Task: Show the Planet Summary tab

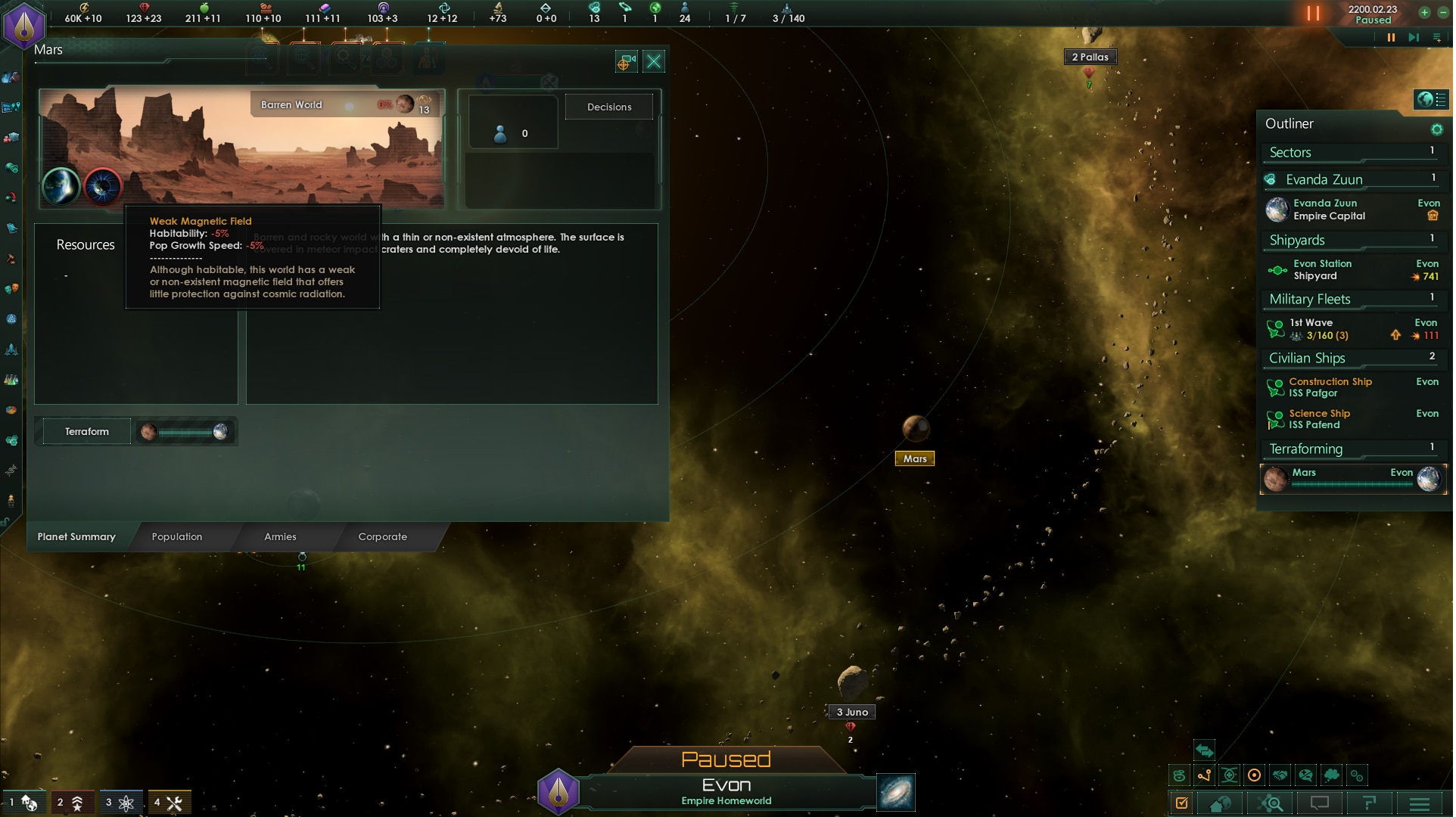Action: coord(76,537)
